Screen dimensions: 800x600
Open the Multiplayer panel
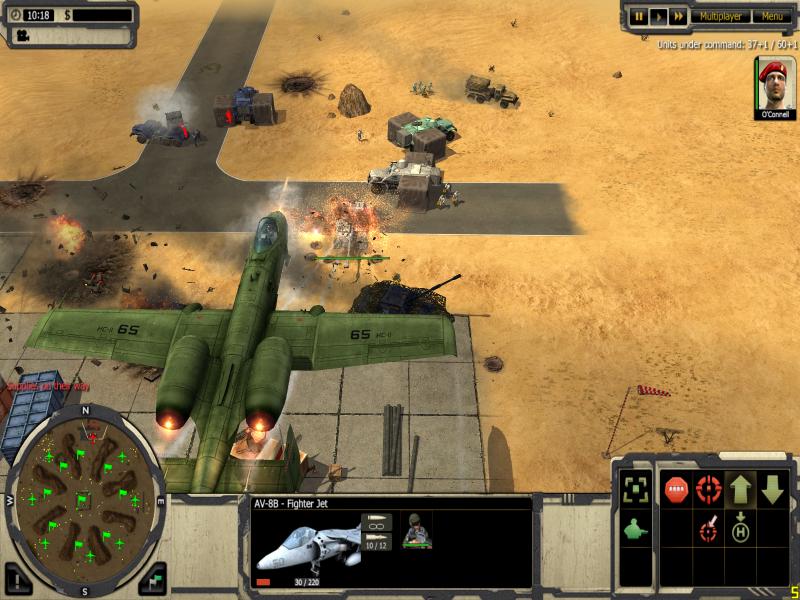tap(720, 16)
